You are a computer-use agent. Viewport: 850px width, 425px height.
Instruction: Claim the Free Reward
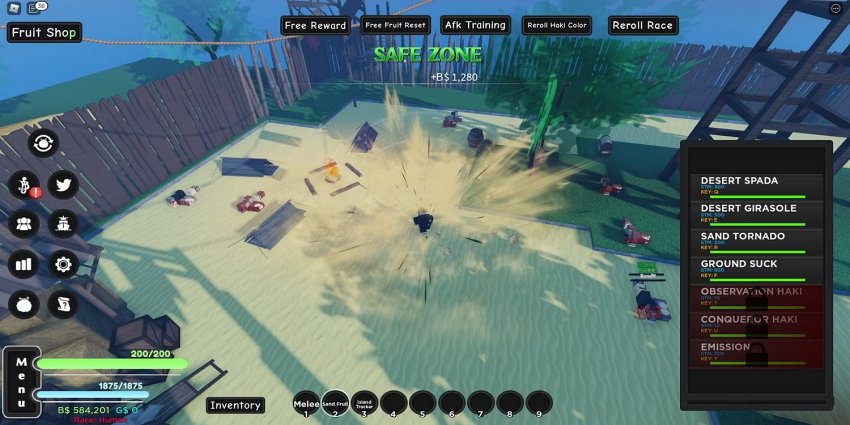coord(315,25)
